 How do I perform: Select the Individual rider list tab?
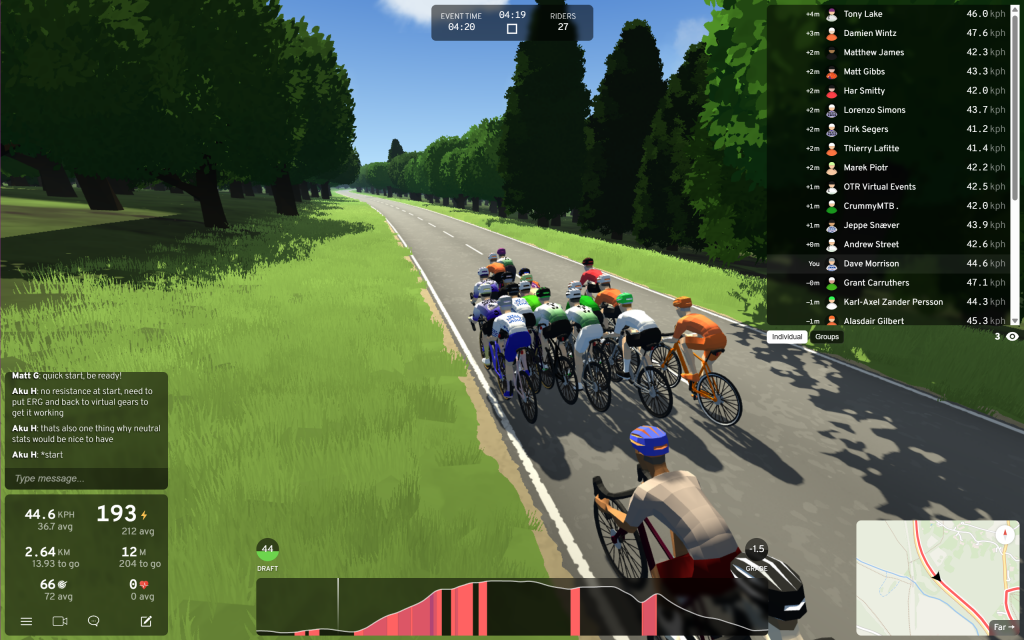tap(787, 337)
